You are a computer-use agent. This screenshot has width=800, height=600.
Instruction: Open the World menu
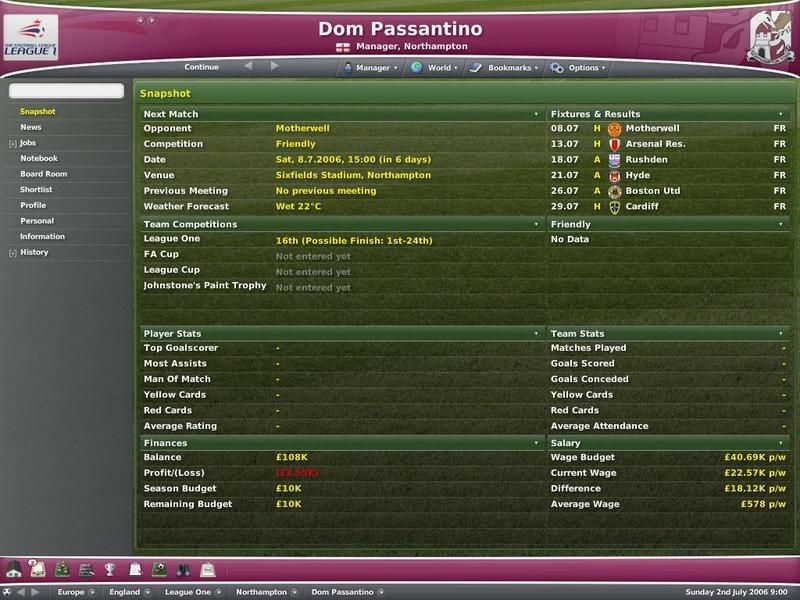tap(438, 68)
